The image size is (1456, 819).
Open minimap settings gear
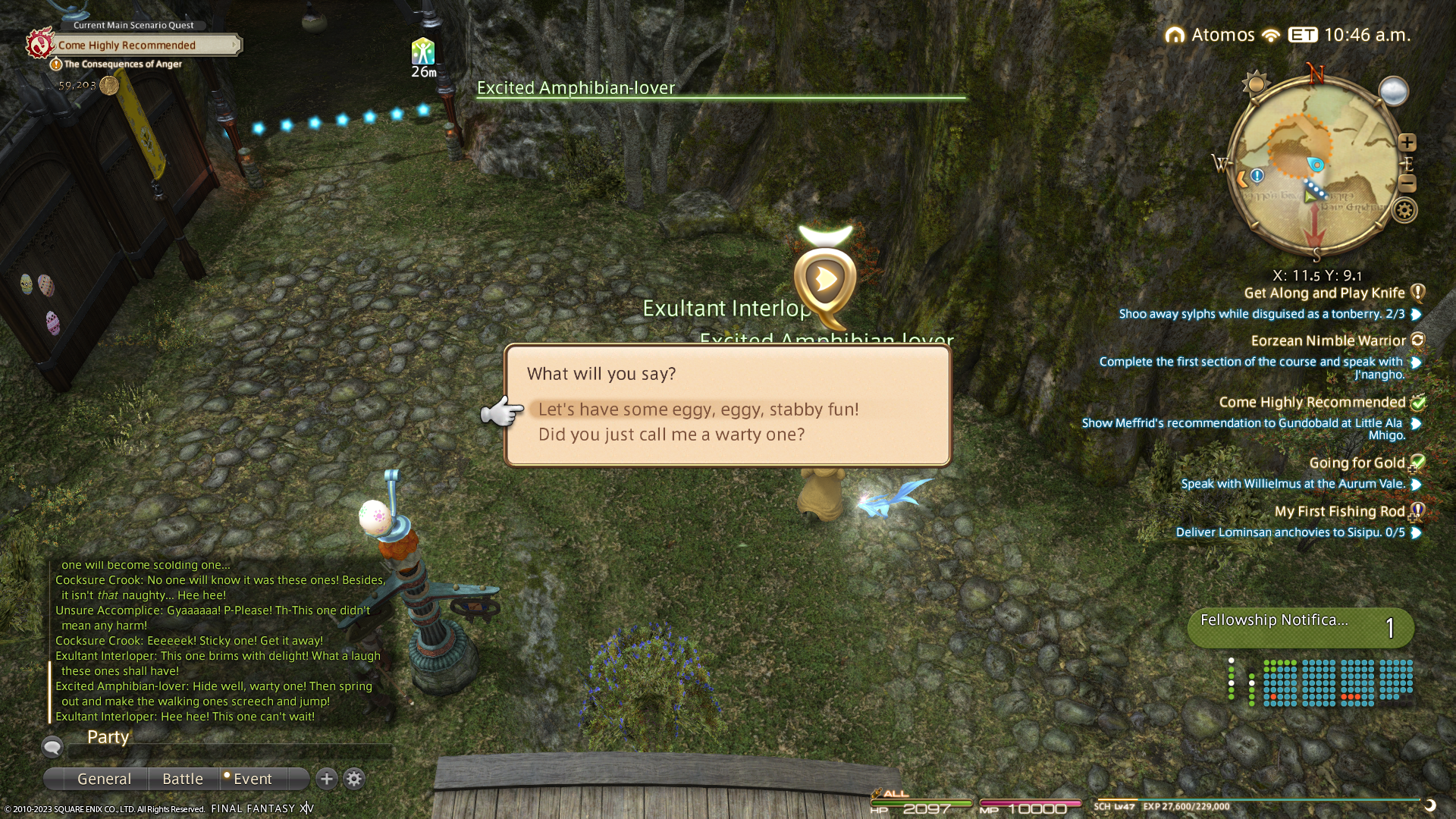1404,210
